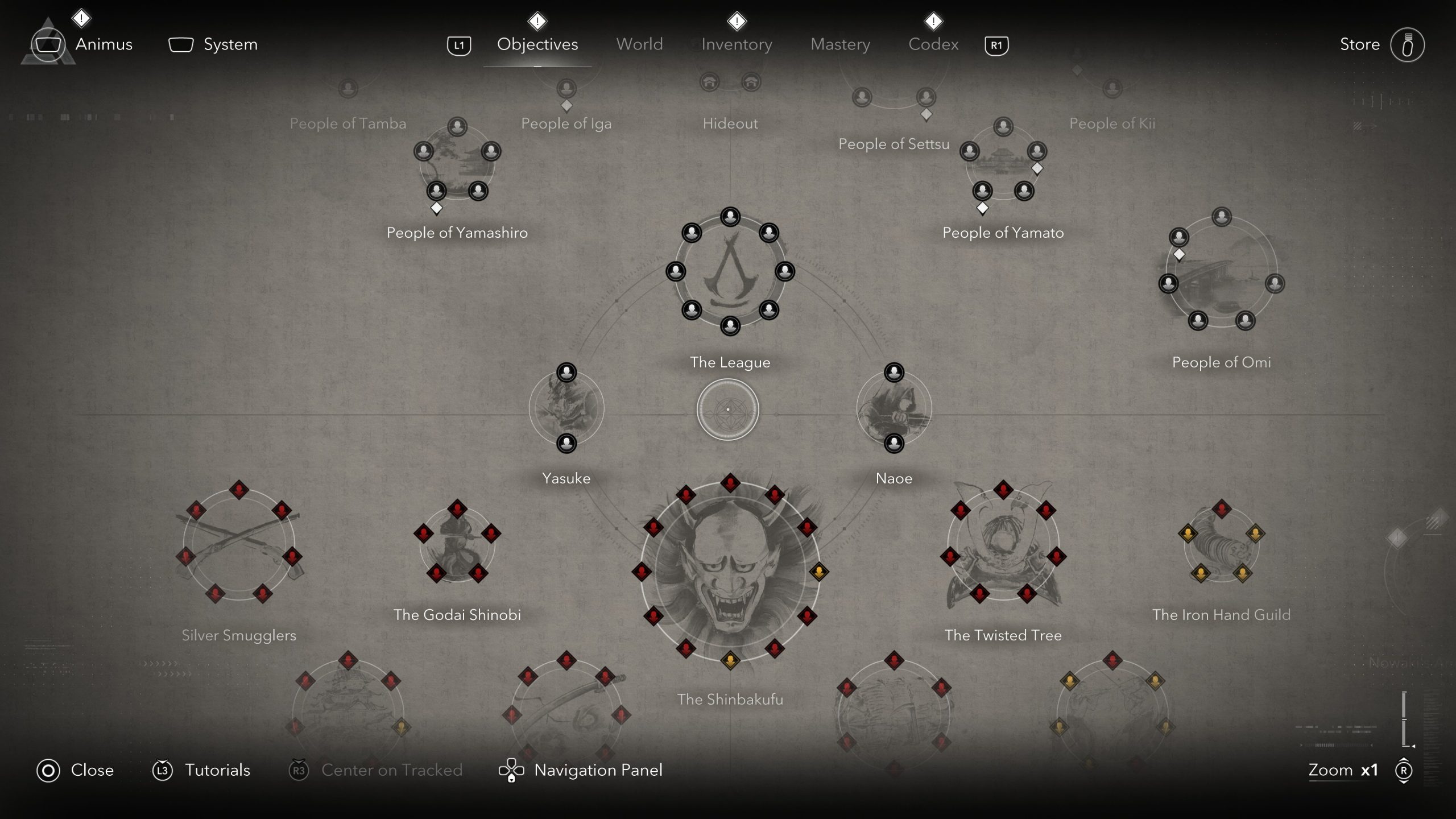Image resolution: width=1456 pixels, height=819 pixels.
Task: Select Yasuke's character portrait
Action: pyautogui.click(x=566, y=407)
